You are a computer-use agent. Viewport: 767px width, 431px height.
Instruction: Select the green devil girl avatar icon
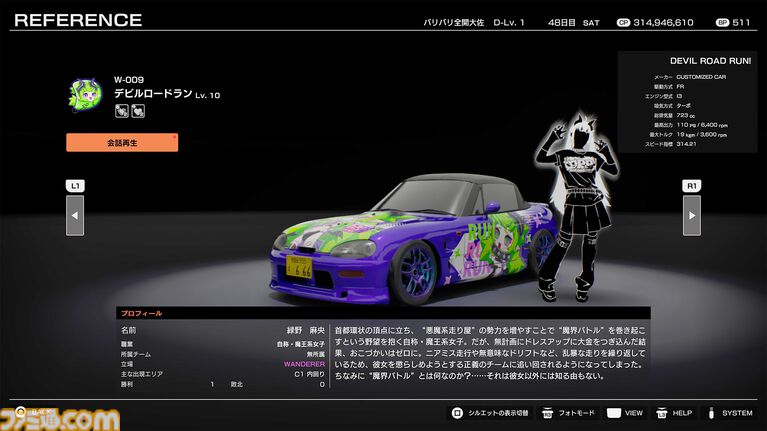click(86, 94)
